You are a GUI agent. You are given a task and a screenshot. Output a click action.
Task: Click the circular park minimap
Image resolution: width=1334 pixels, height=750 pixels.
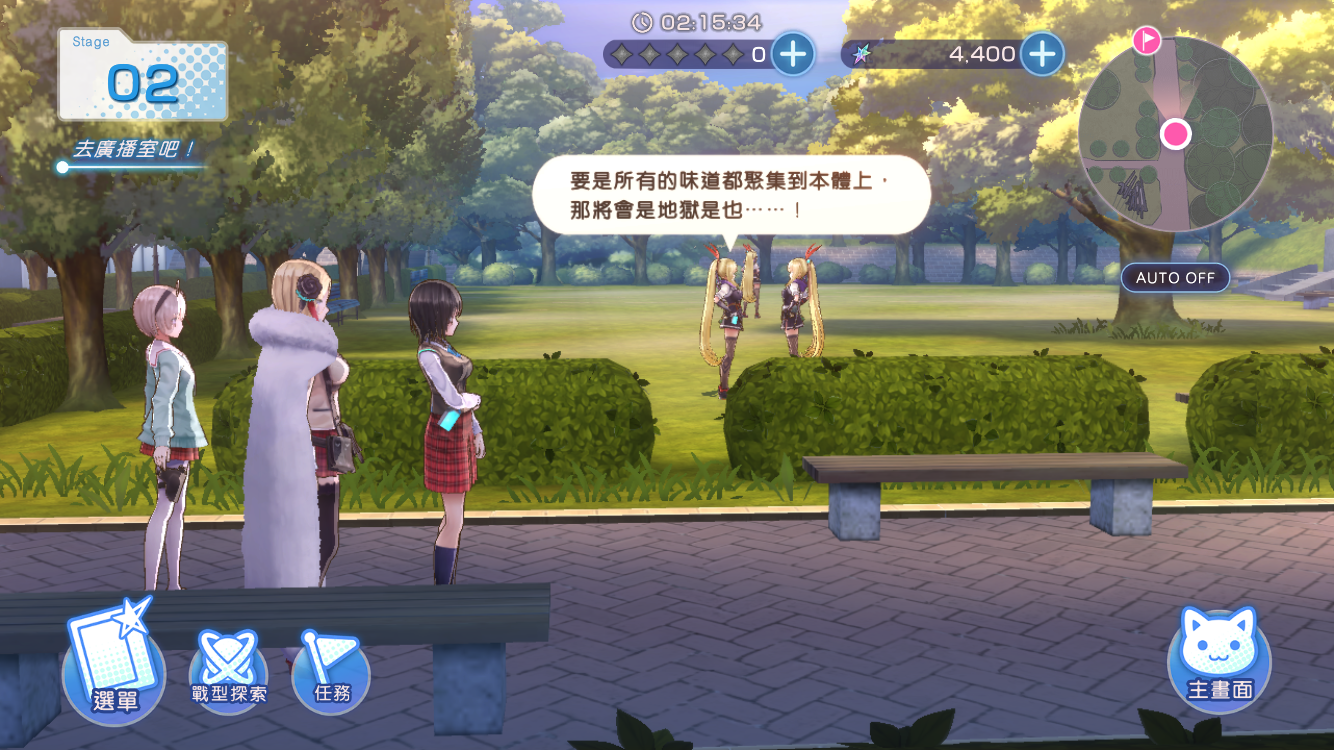click(x=1174, y=136)
